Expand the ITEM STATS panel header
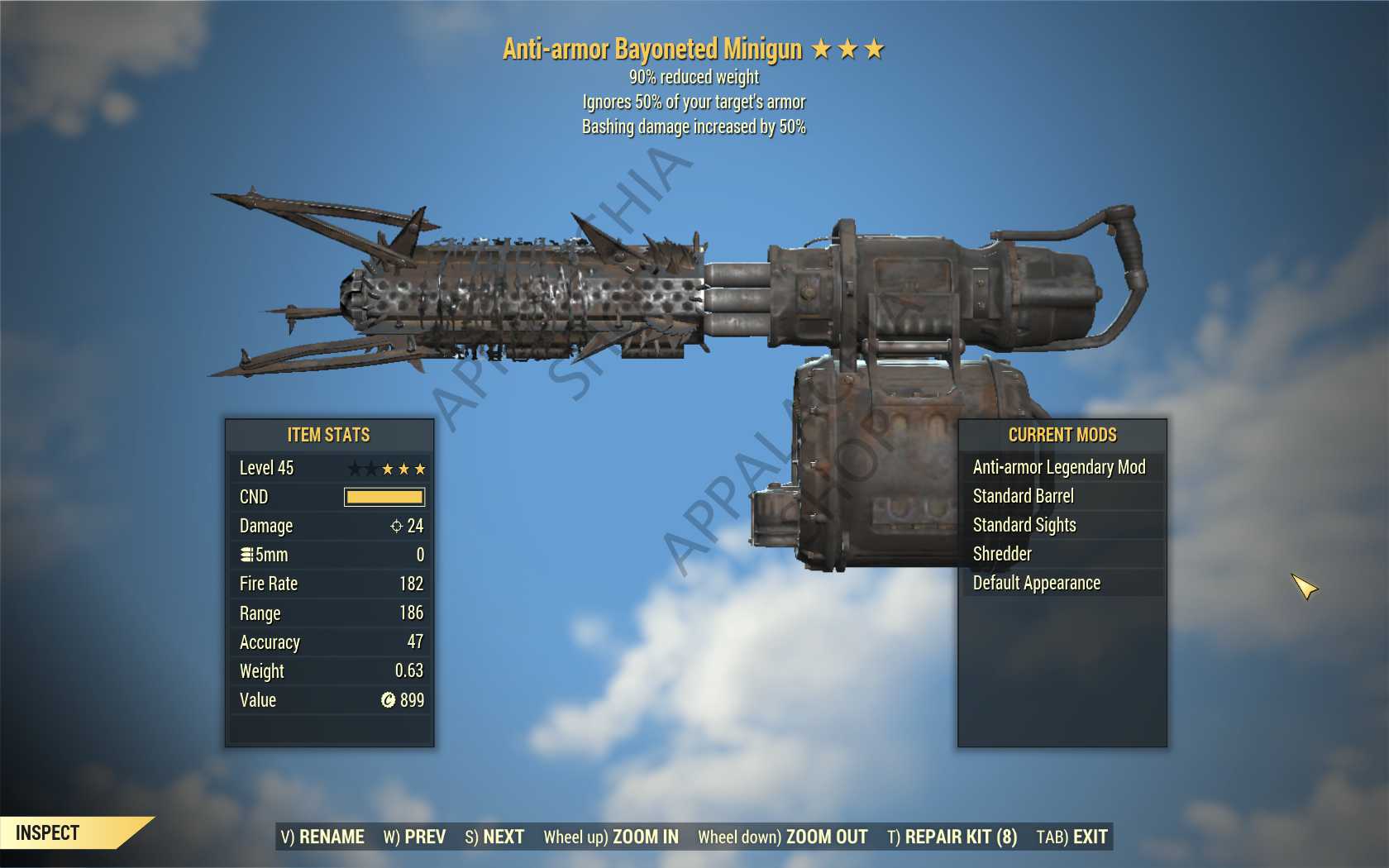1389x868 pixels. (x=328, y=435)
